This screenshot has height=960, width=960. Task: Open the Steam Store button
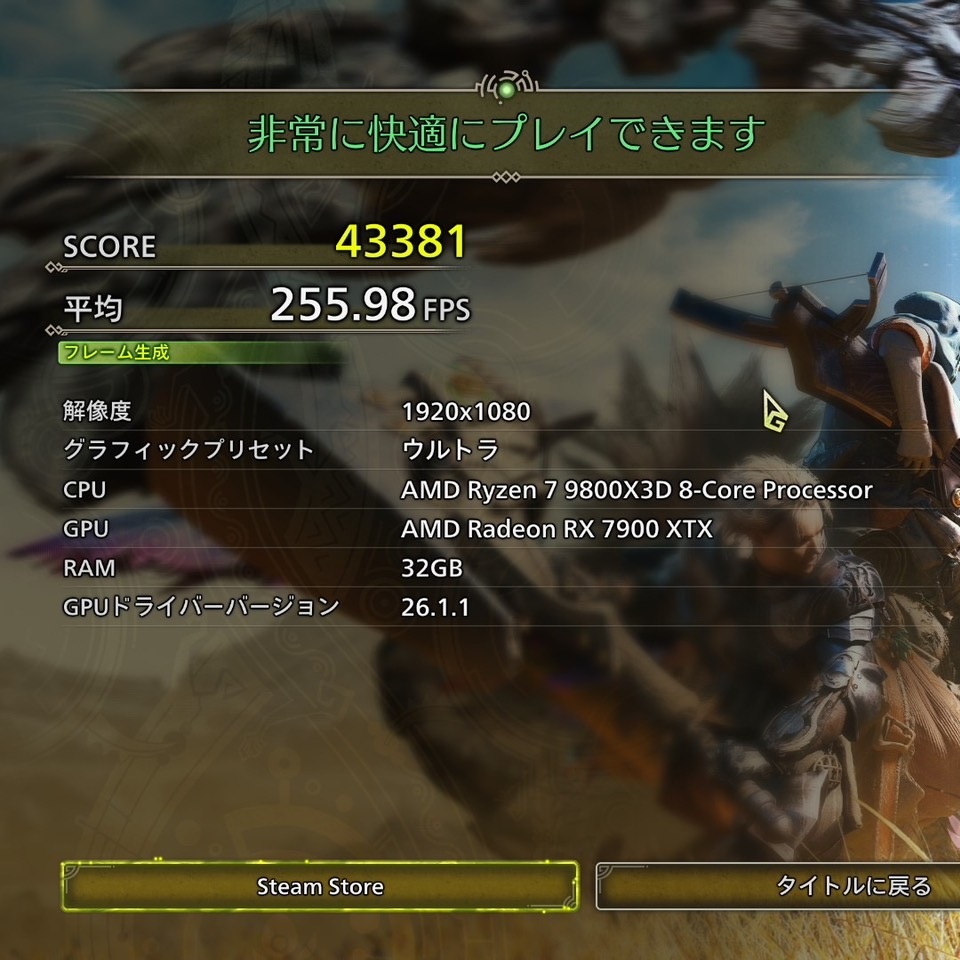pyautogui.click(x=320, y=886)
